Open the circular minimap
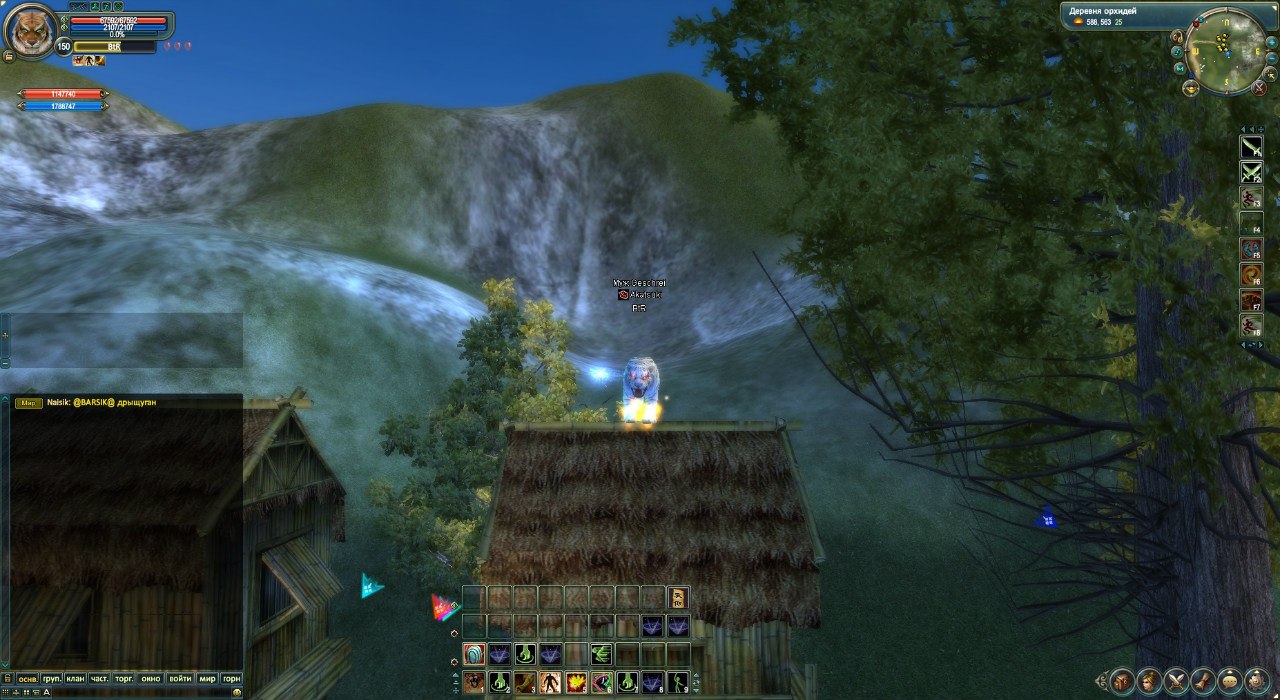 [1224, 51]
